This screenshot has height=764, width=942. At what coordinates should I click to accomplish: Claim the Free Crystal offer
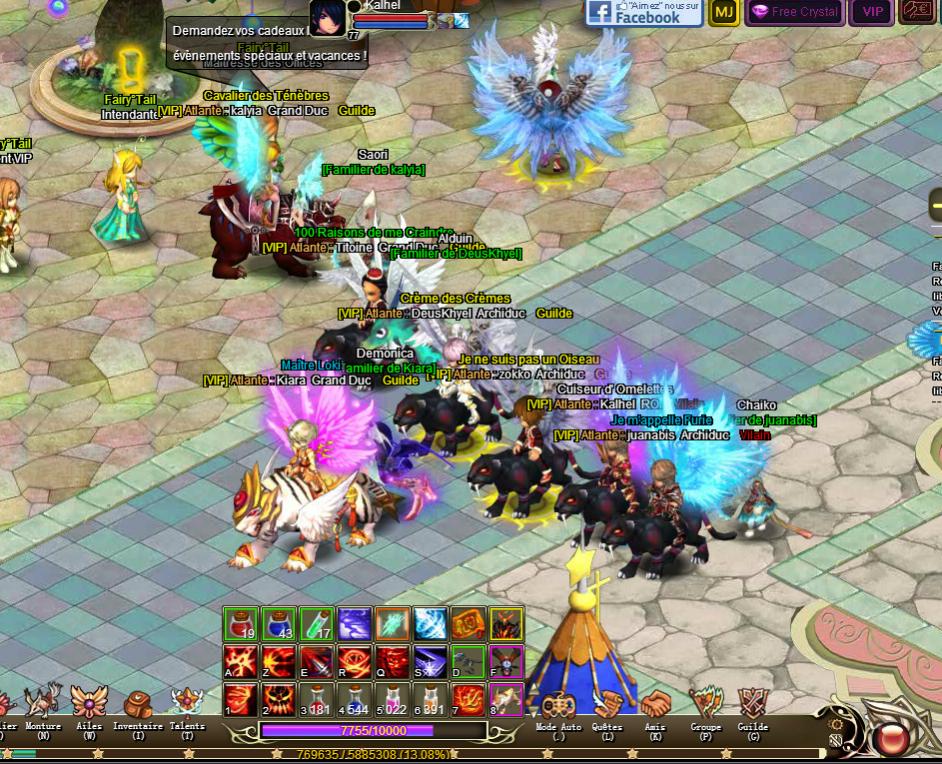[x=795, y=12]
